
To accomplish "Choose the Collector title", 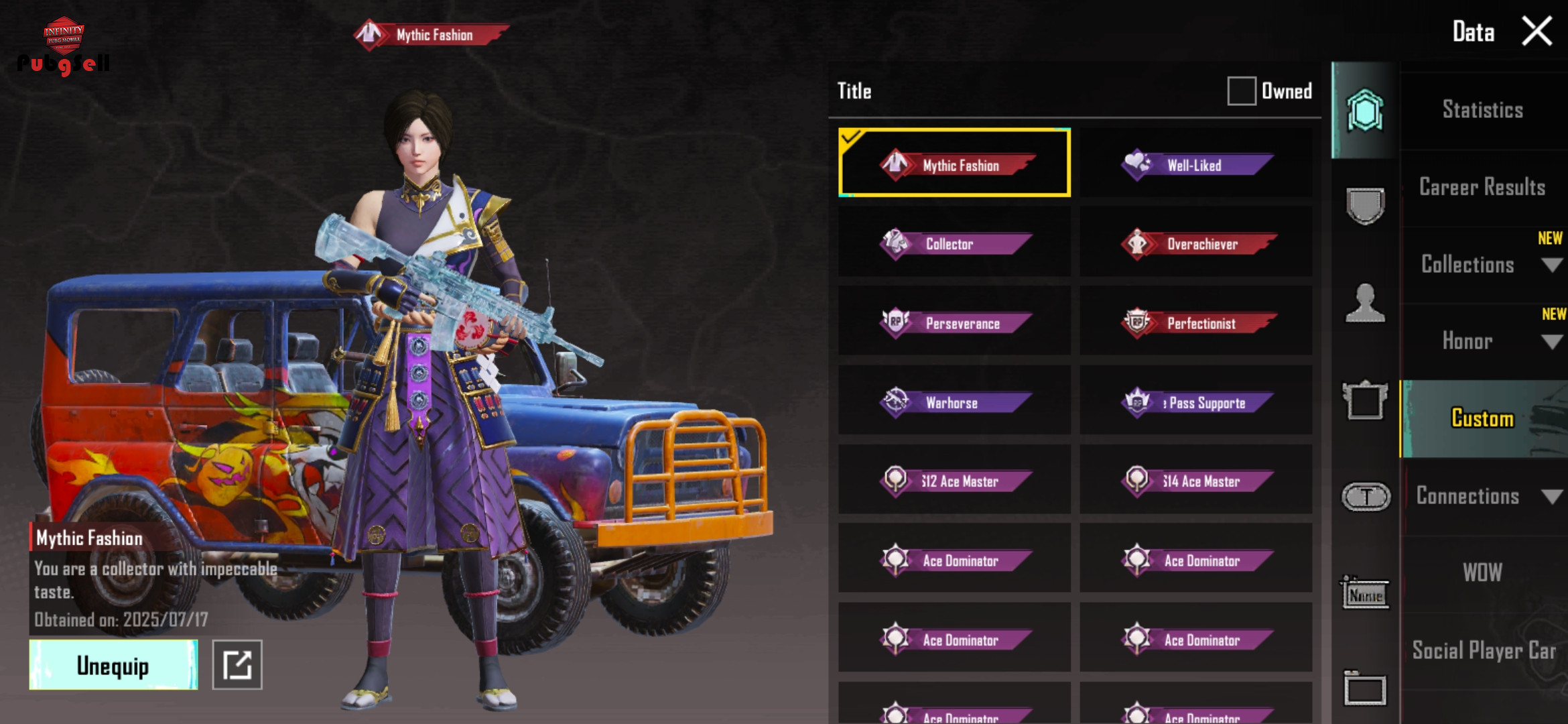I will tap(954, 243).
